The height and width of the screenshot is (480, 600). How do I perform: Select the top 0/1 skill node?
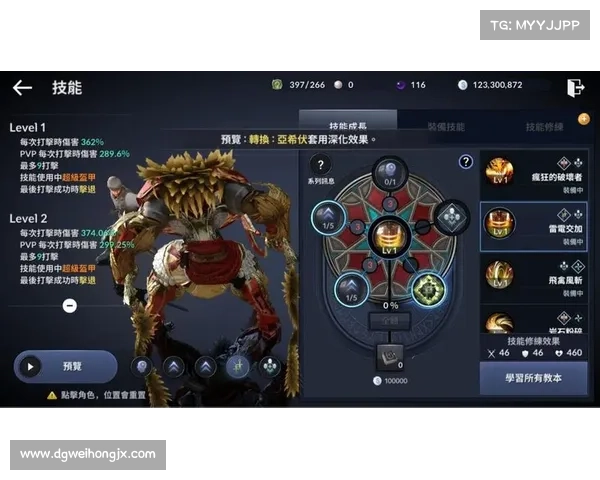pyautogui.click(x=389, y=172)
